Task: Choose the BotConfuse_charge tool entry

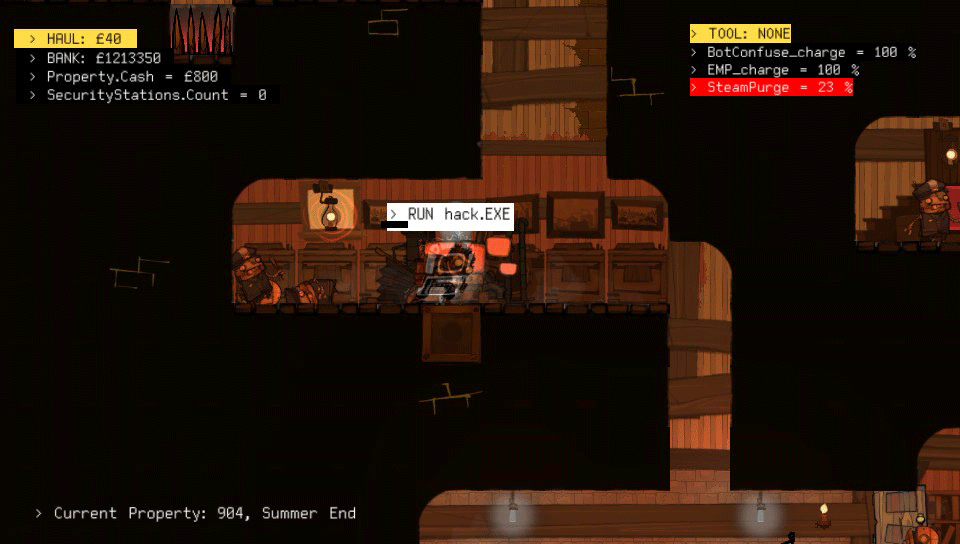Action: tap(803, 52)
